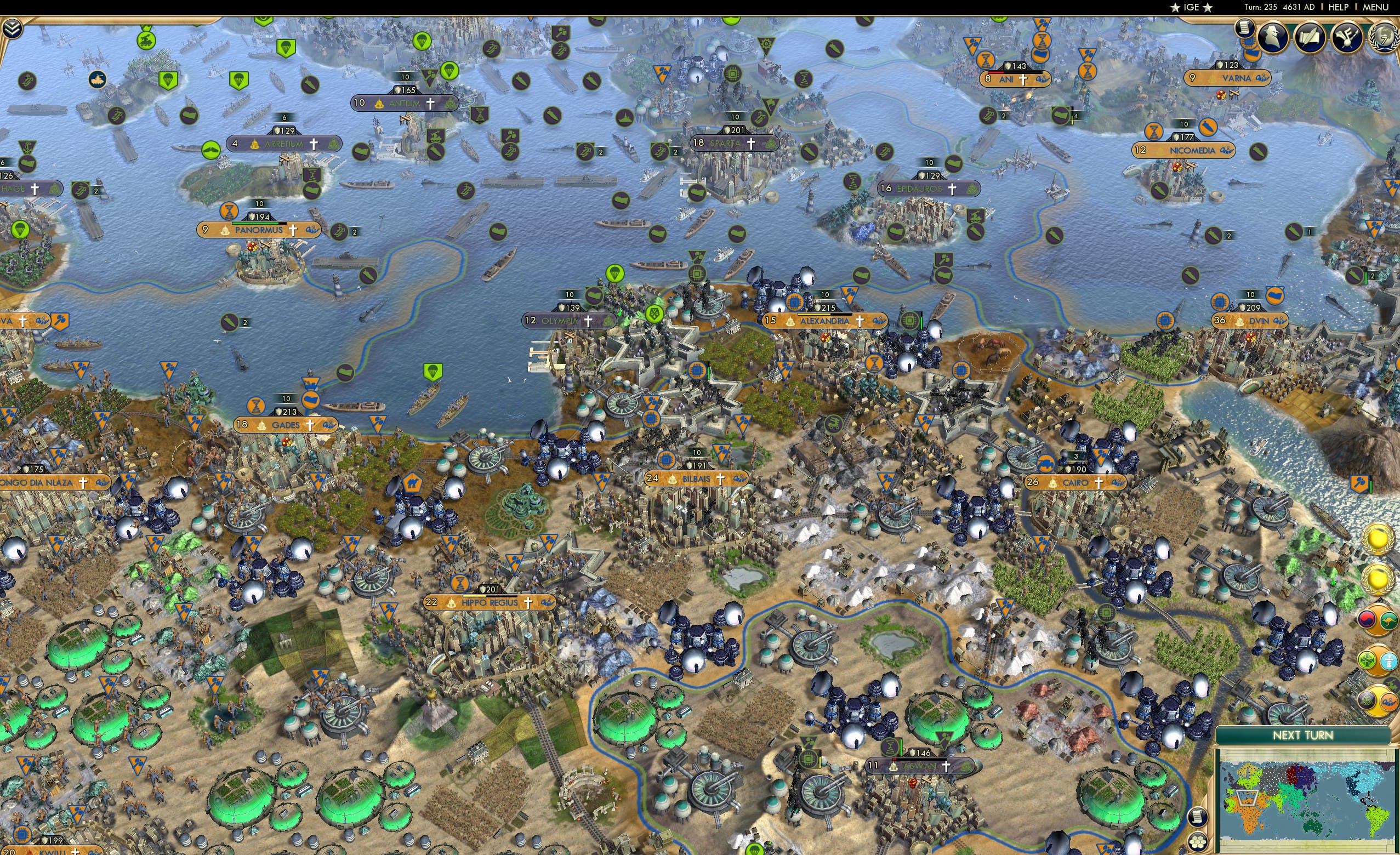The height and width of the screenshot is (855, 1400).
Task: Click the blue Inuit city-state notification icon
Action: coord(1389,661)
